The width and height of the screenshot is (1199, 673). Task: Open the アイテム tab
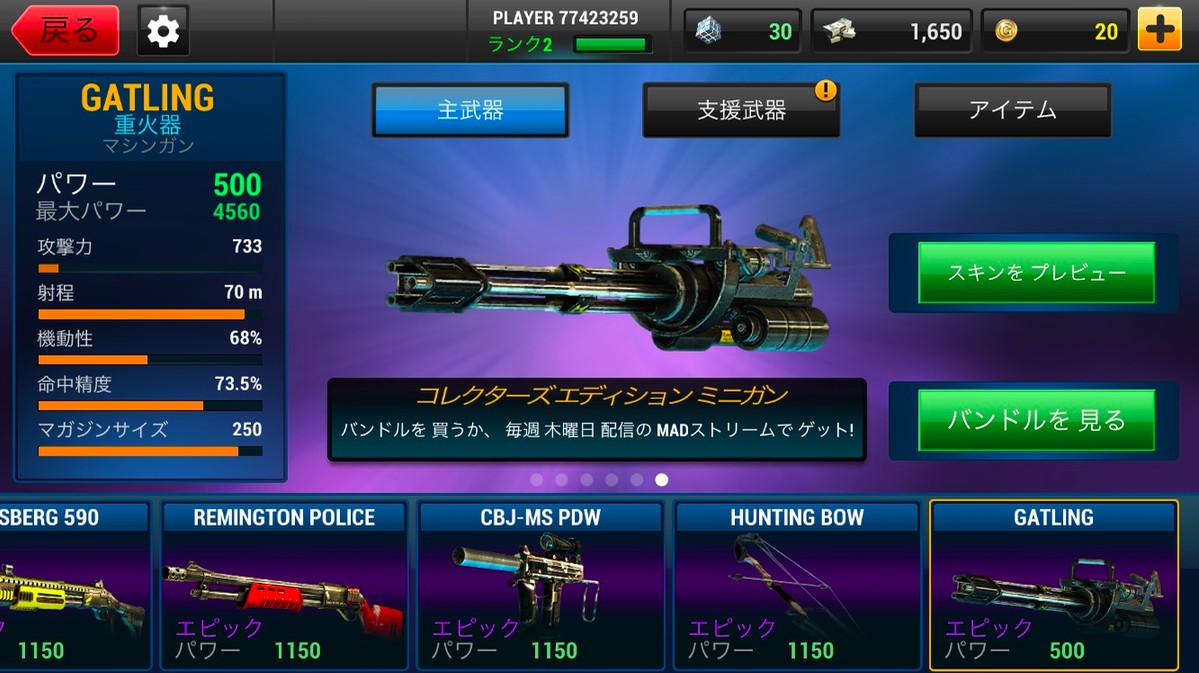coord(1012,110)
